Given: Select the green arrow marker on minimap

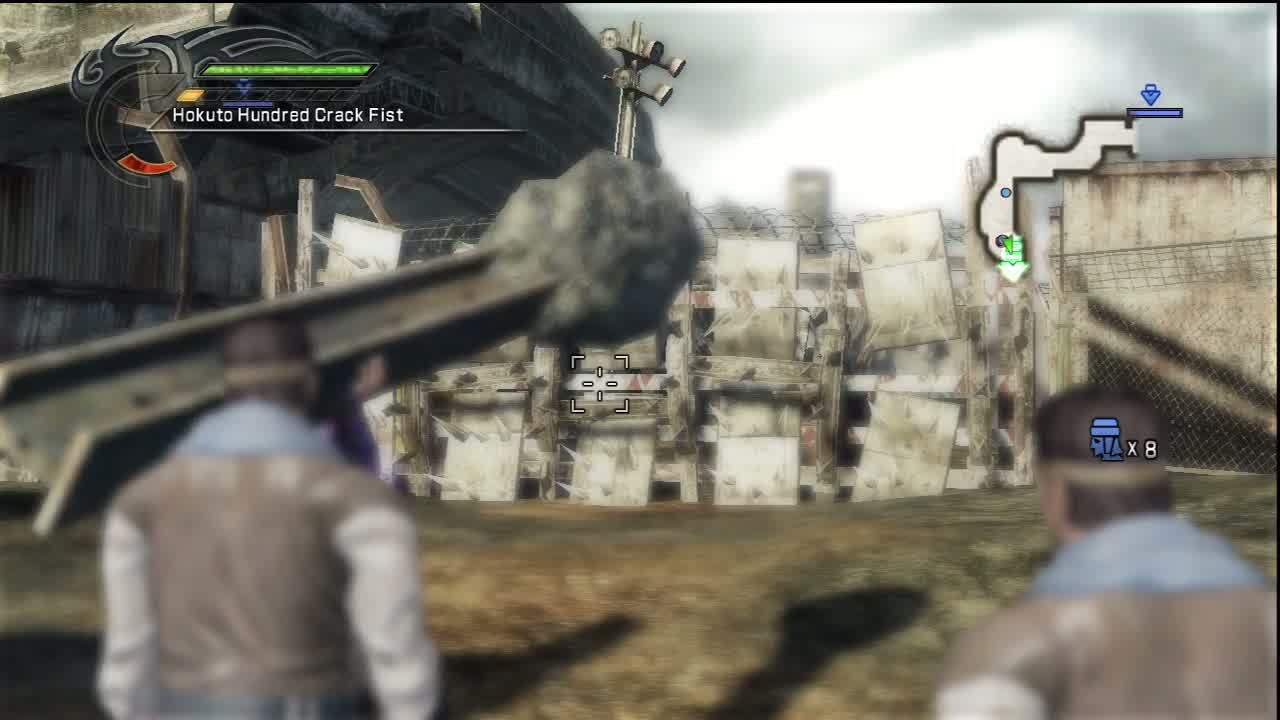Looking at the screenshot, I should point(1012,259).
